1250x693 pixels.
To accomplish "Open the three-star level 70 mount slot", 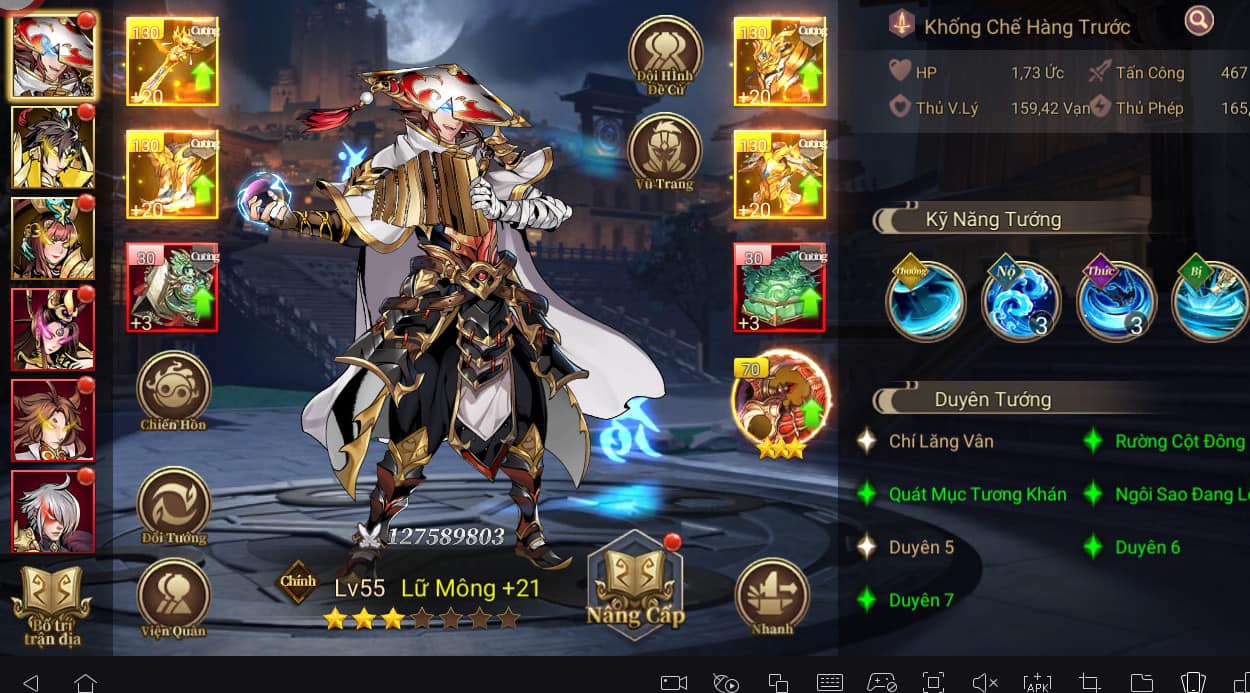I will pos(781,402).
